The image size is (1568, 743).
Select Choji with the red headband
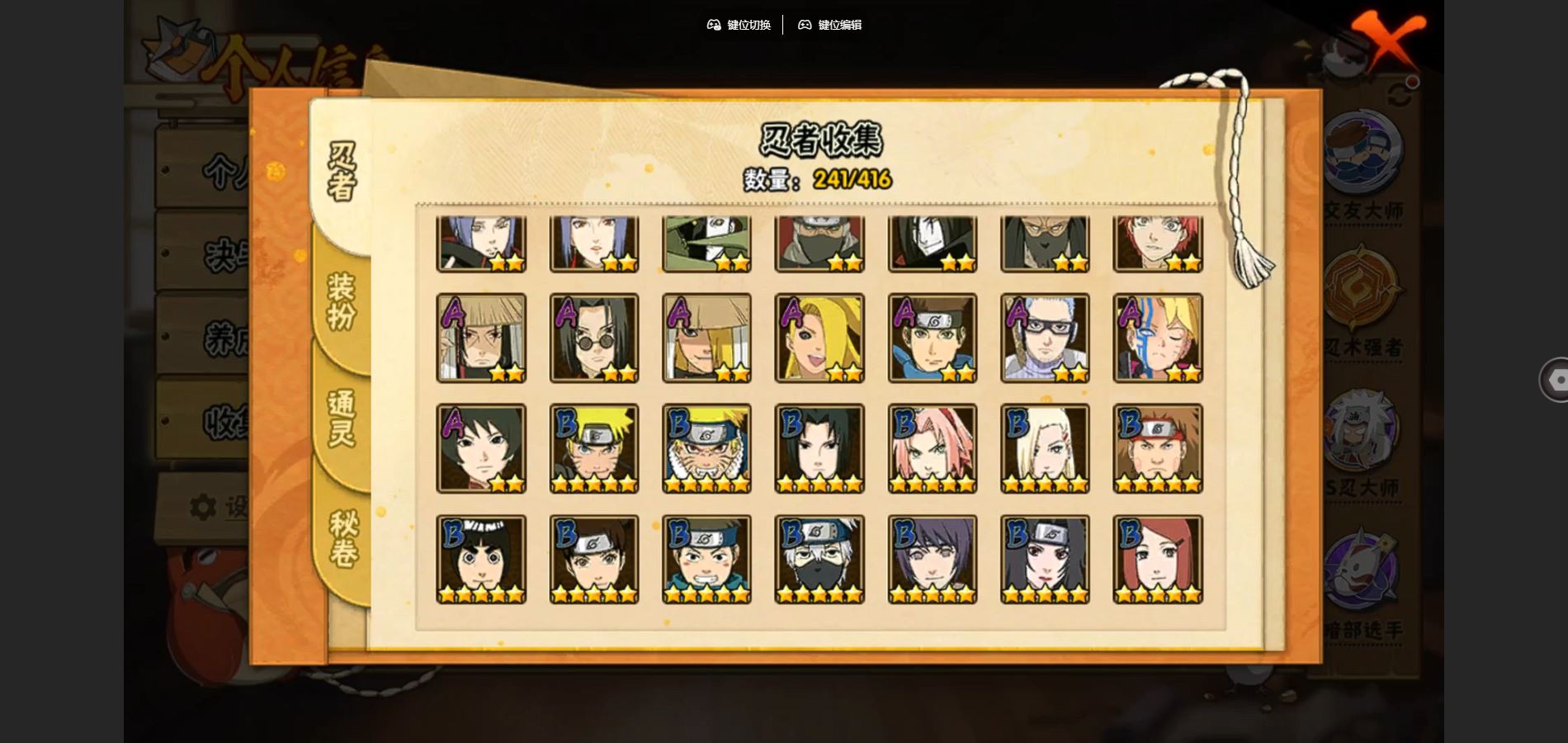coord(1158,448)
